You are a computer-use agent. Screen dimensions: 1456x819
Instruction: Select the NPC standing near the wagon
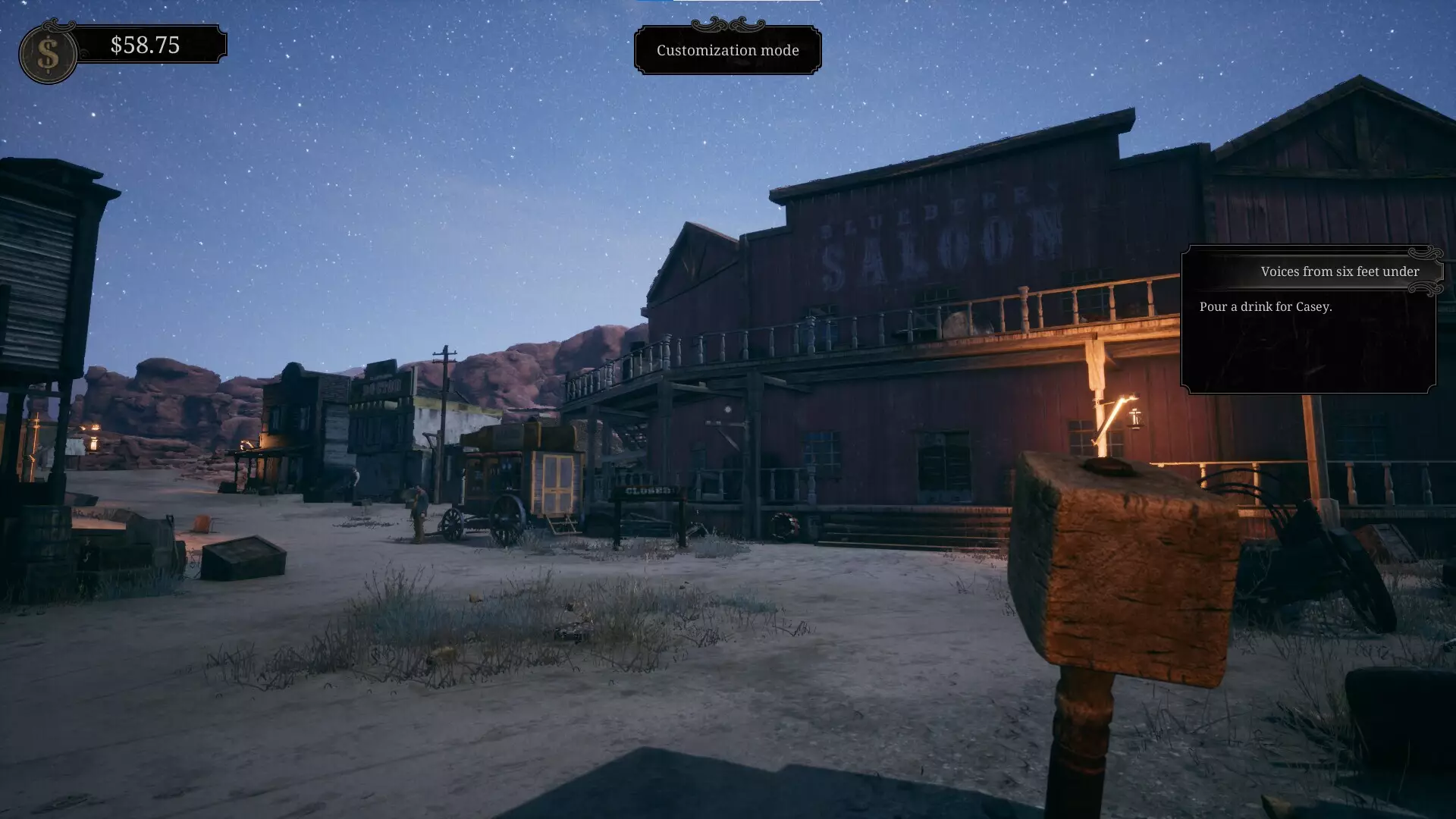[x=417, y=508]
